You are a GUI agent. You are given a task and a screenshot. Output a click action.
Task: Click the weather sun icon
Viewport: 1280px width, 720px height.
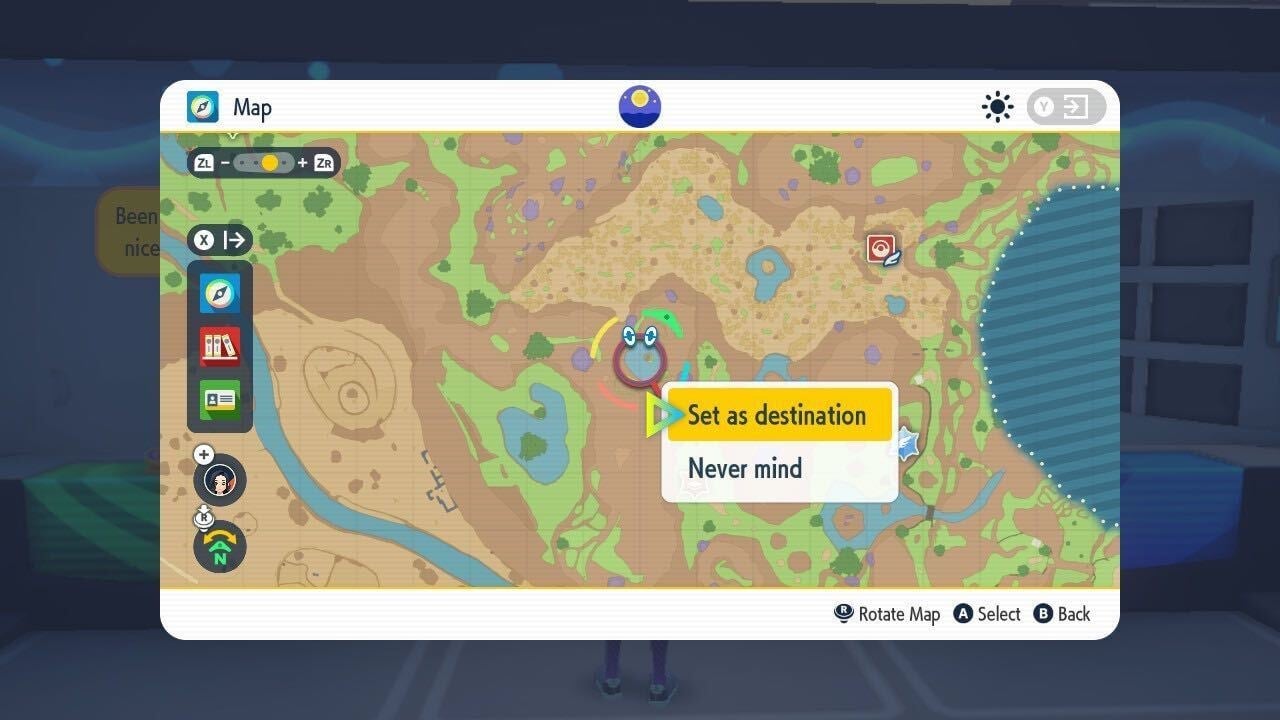997,107
